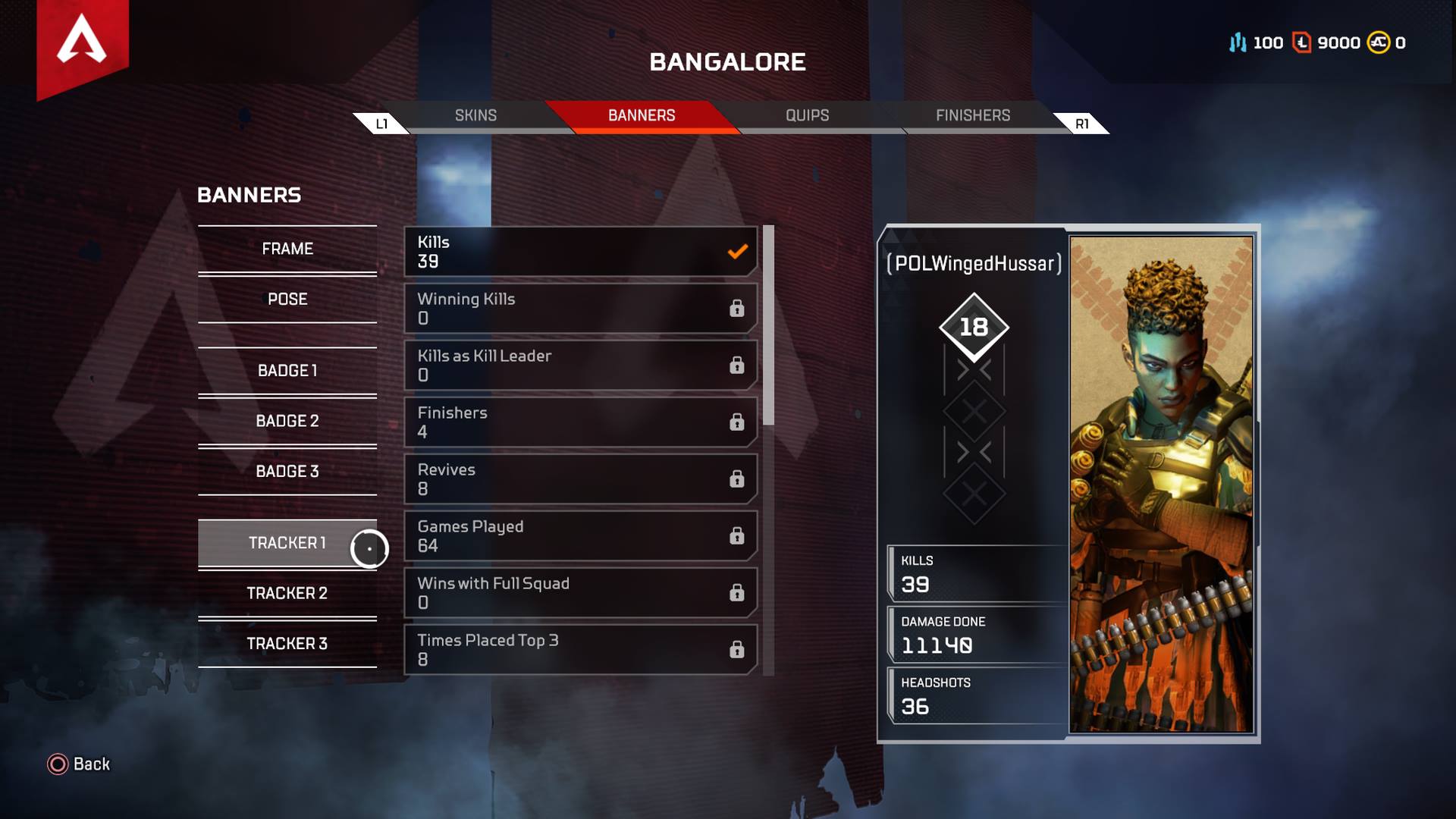The image size is (1456, 819).
Task: Click the lock icon on Winning Kills
Action: tap(737, 309)
